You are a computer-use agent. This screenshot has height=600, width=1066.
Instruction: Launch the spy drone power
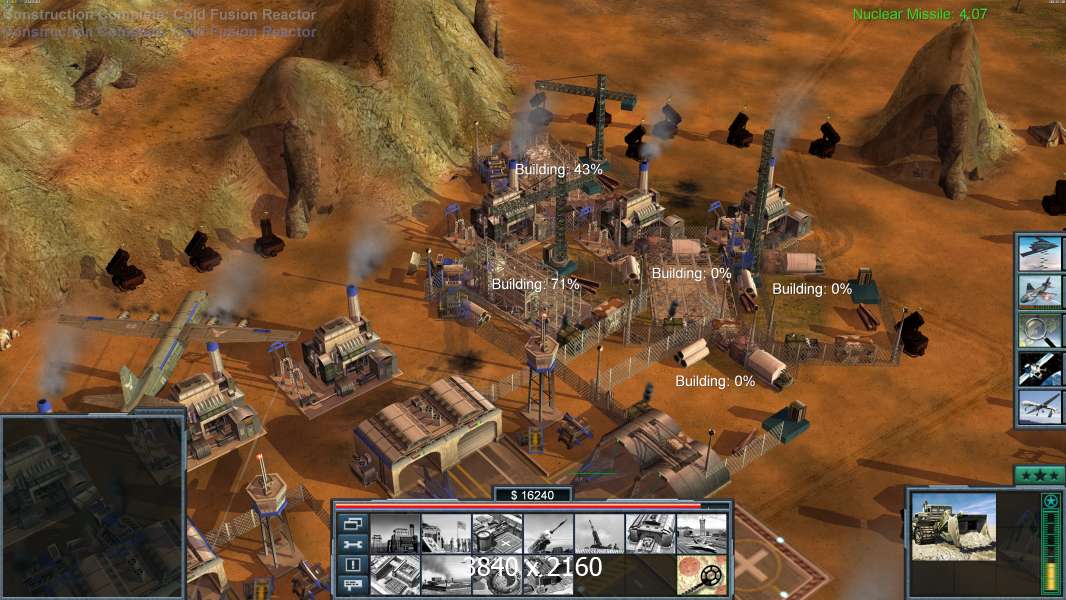(1039, 407)
